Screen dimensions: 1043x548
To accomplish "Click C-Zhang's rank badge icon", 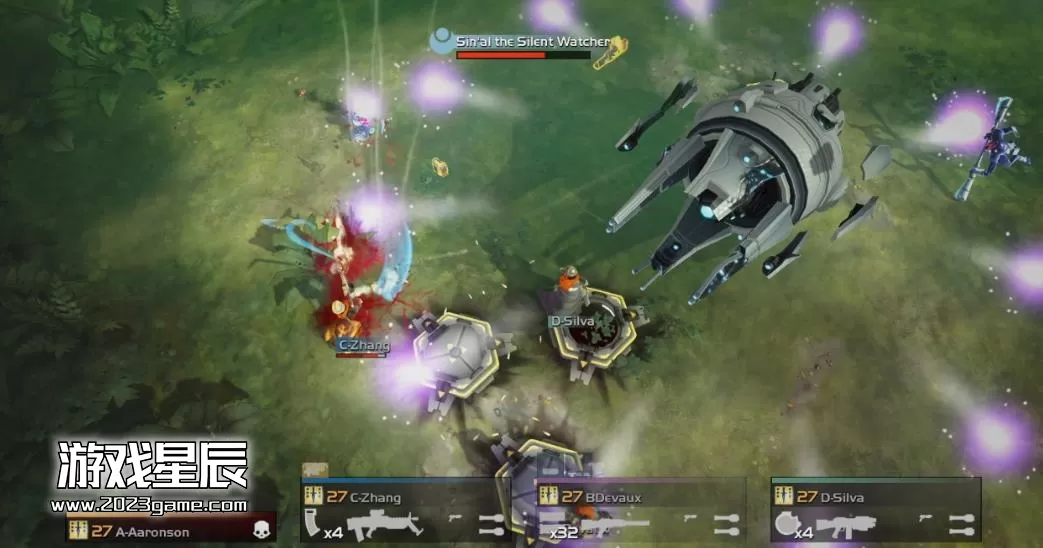I will (313, 496).
